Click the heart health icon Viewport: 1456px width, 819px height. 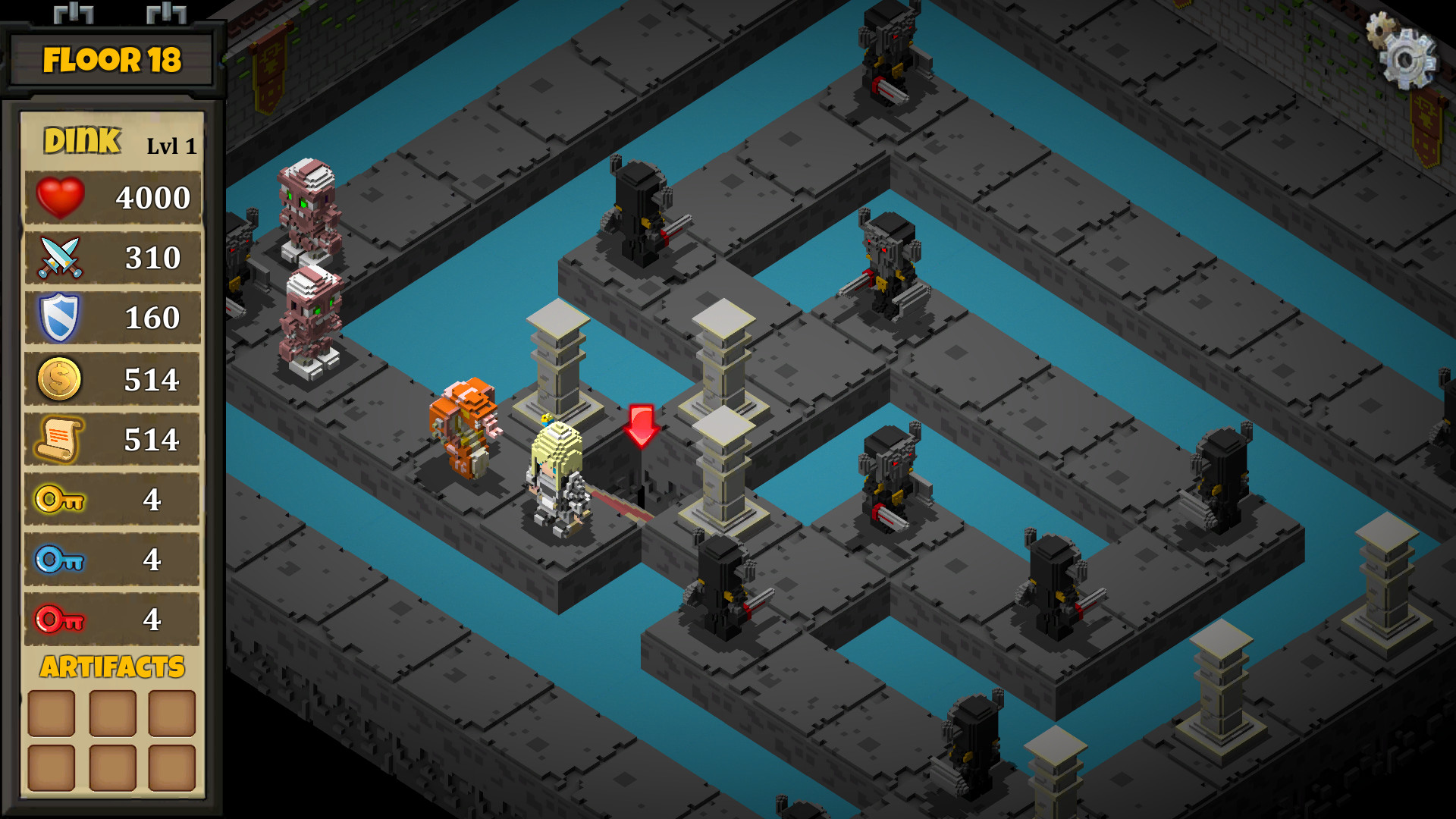pyautogui.click(x=59, y=197)
